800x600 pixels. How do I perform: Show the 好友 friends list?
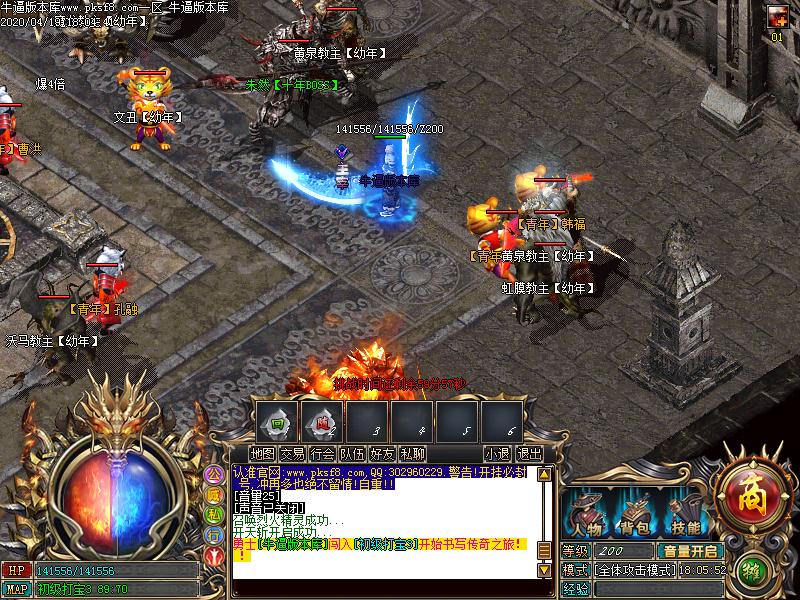tap(382, 454)
